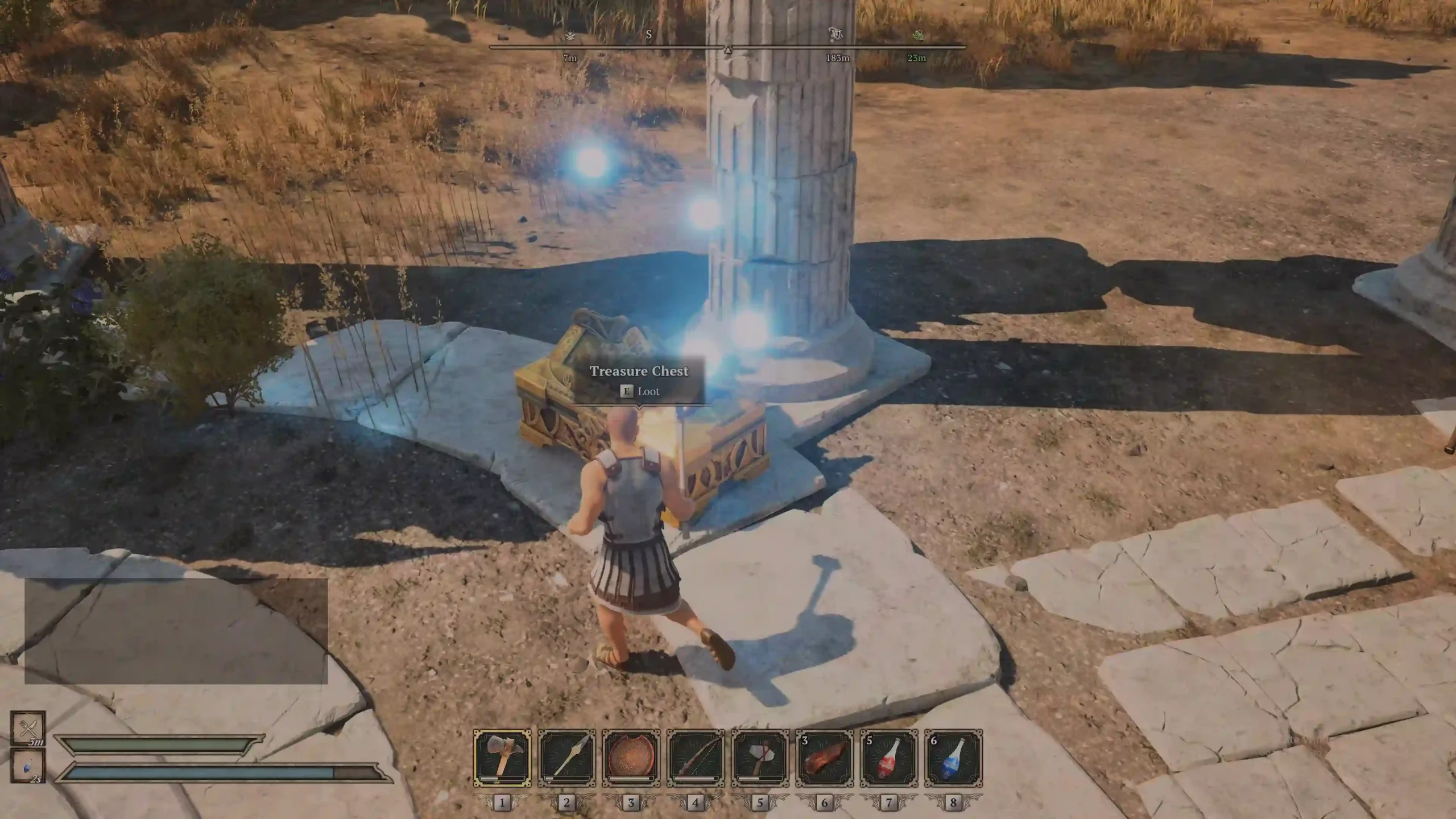Choose the round bronze shield slot
Image resolution: width=1456 pixels, height=819 pixels.
631,759
